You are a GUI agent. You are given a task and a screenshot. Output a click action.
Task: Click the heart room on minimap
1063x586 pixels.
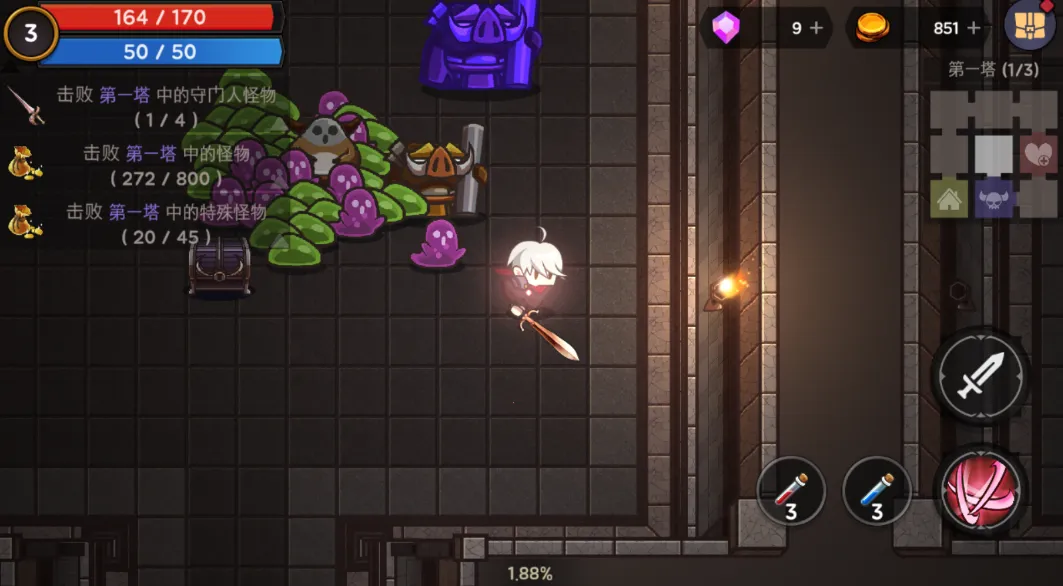[x=1039, y=155]
